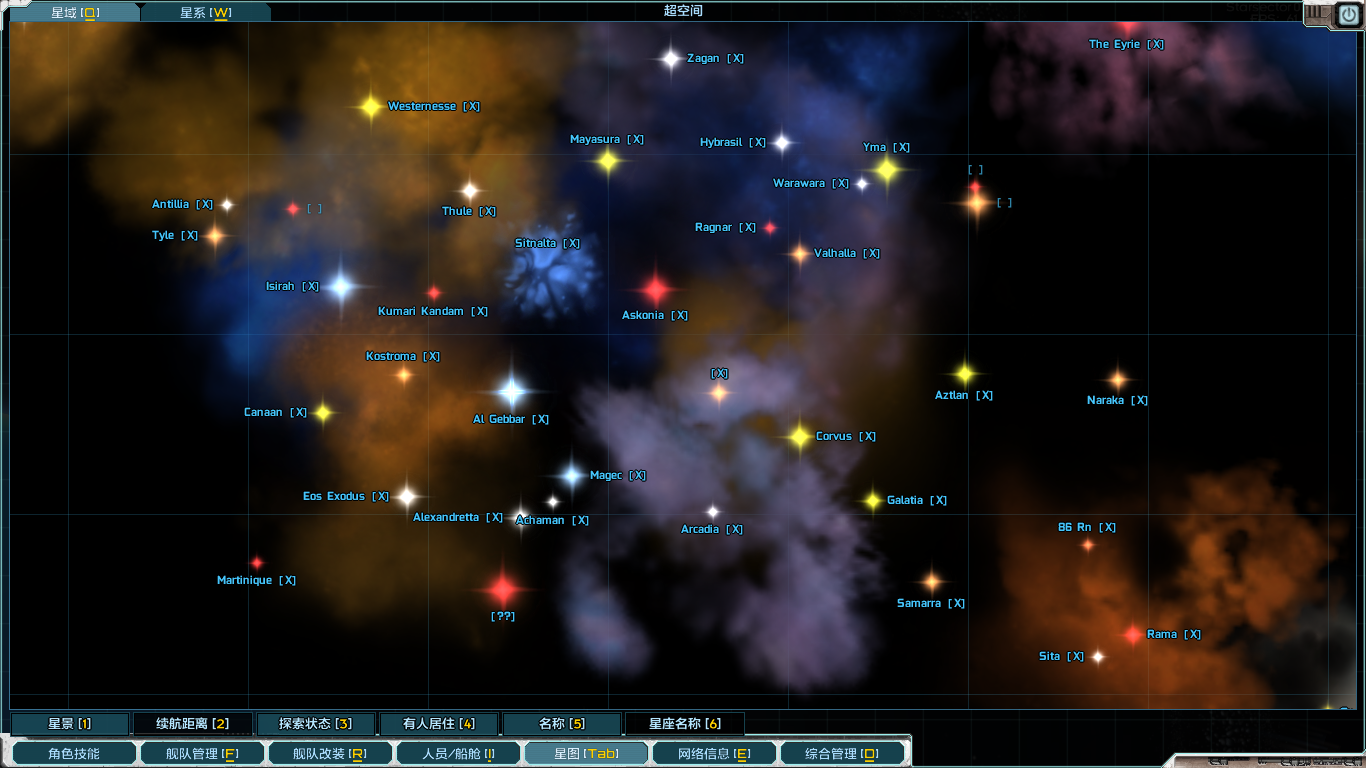Click the Rama star in the lower right
The height and width of the screenshot is (768, 1366).
tap(1132, 634)
